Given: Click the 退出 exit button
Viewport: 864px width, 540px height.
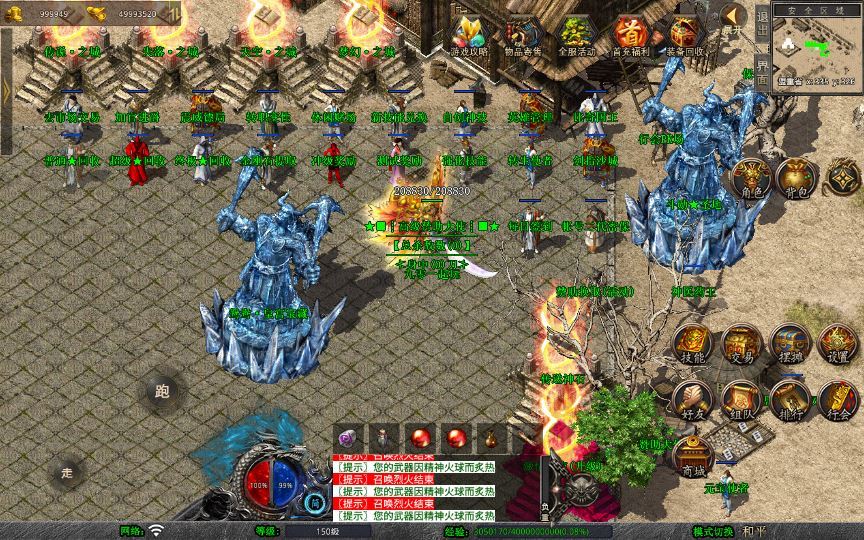Looking at the screenshot, I should tap(763, 27).
